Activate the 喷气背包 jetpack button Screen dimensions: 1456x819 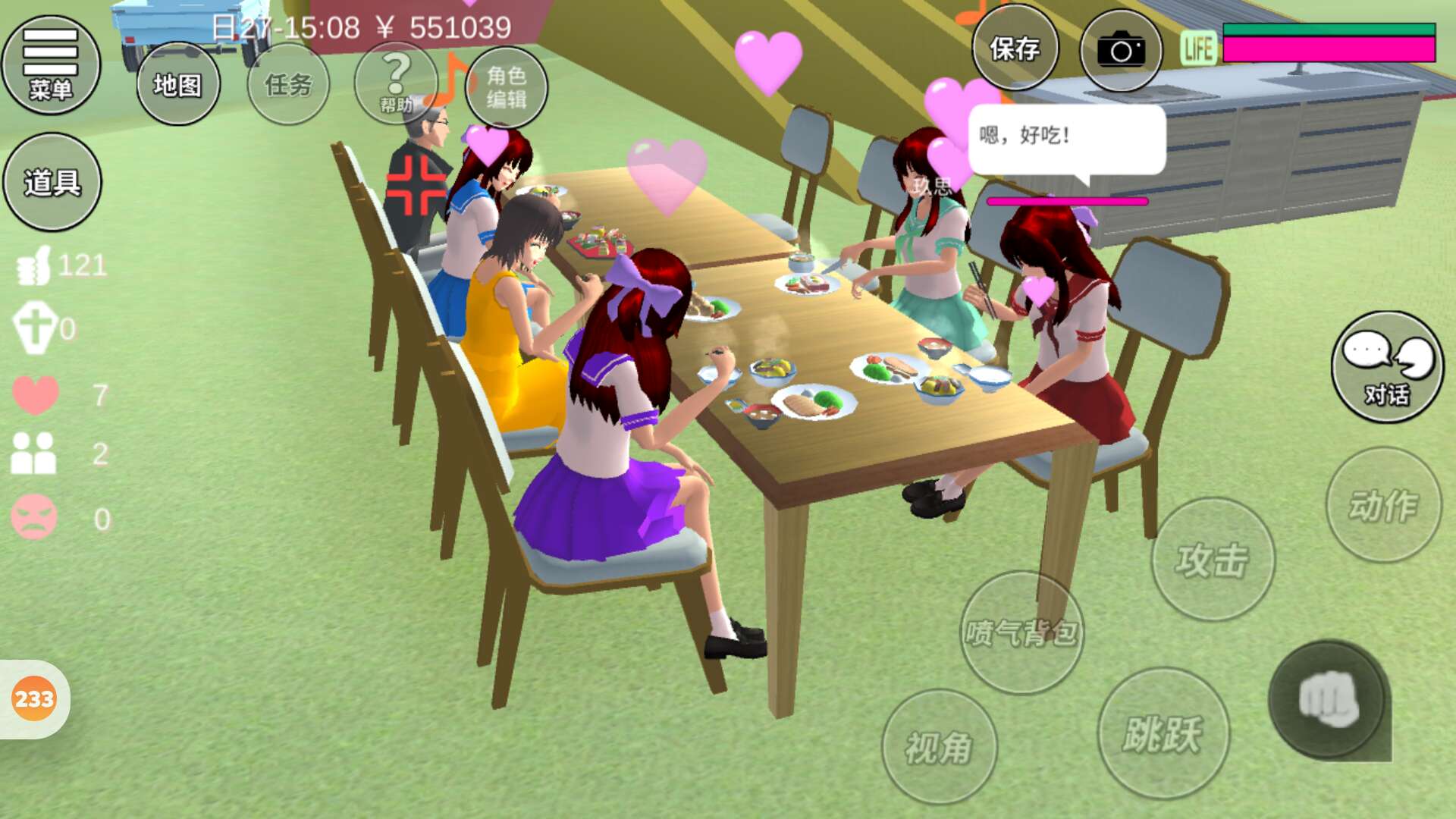(x=1021, y=632)
